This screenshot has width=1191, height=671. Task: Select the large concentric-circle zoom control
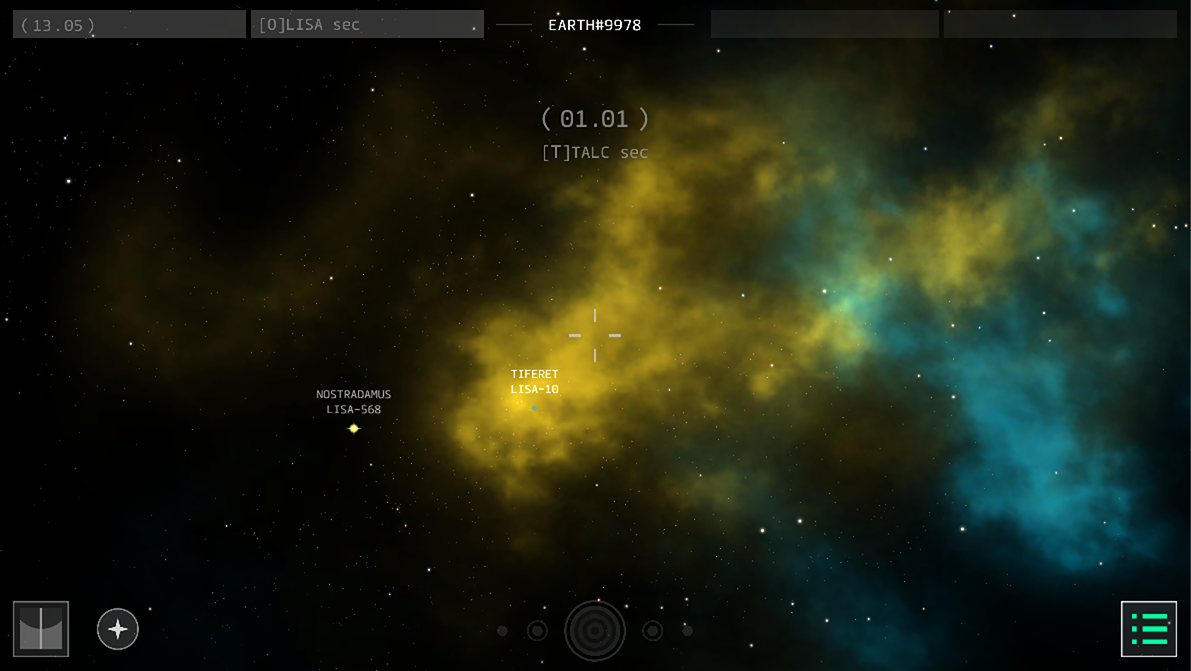click(595, 631)
